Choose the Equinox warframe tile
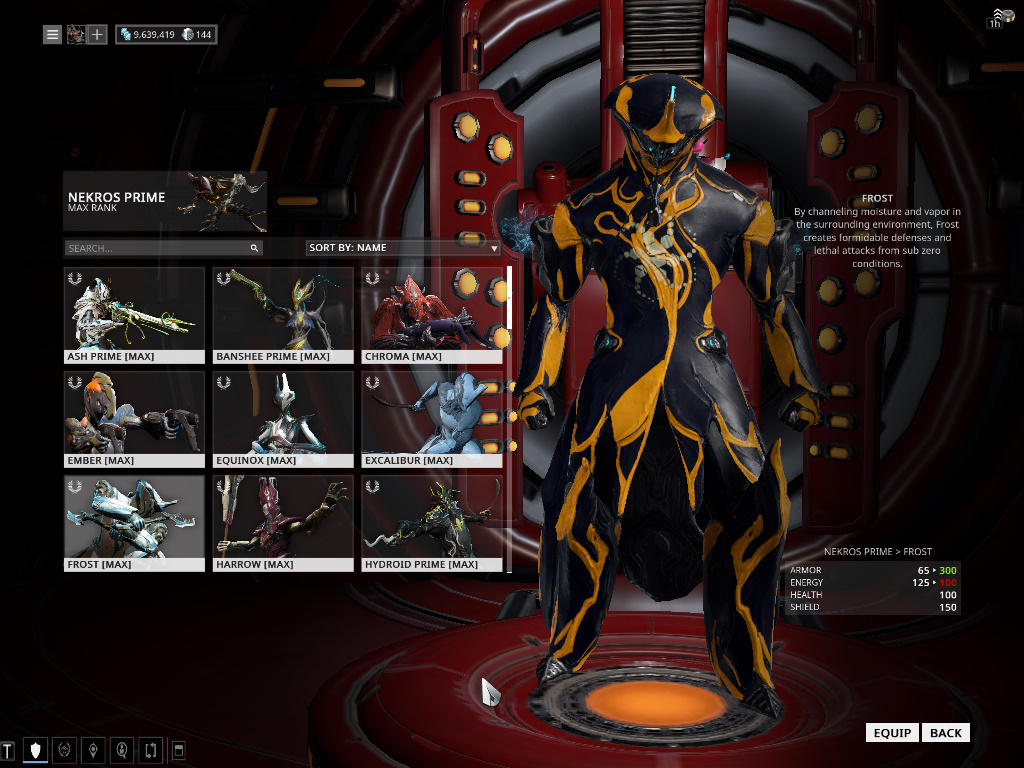Viewport: 1024px width, 768px height. [283, 419]
